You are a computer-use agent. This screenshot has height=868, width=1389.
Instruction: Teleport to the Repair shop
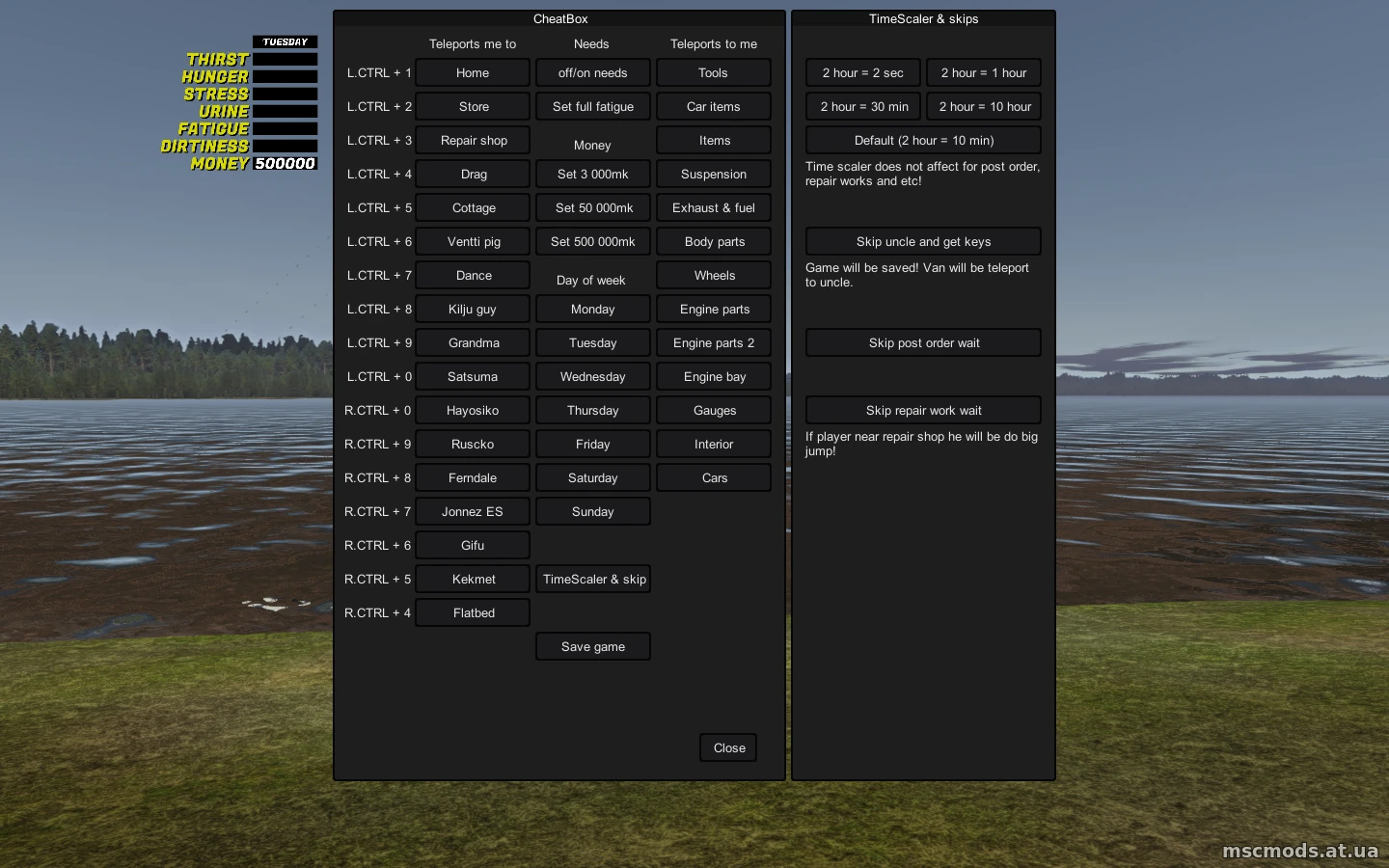coord(473,140)
